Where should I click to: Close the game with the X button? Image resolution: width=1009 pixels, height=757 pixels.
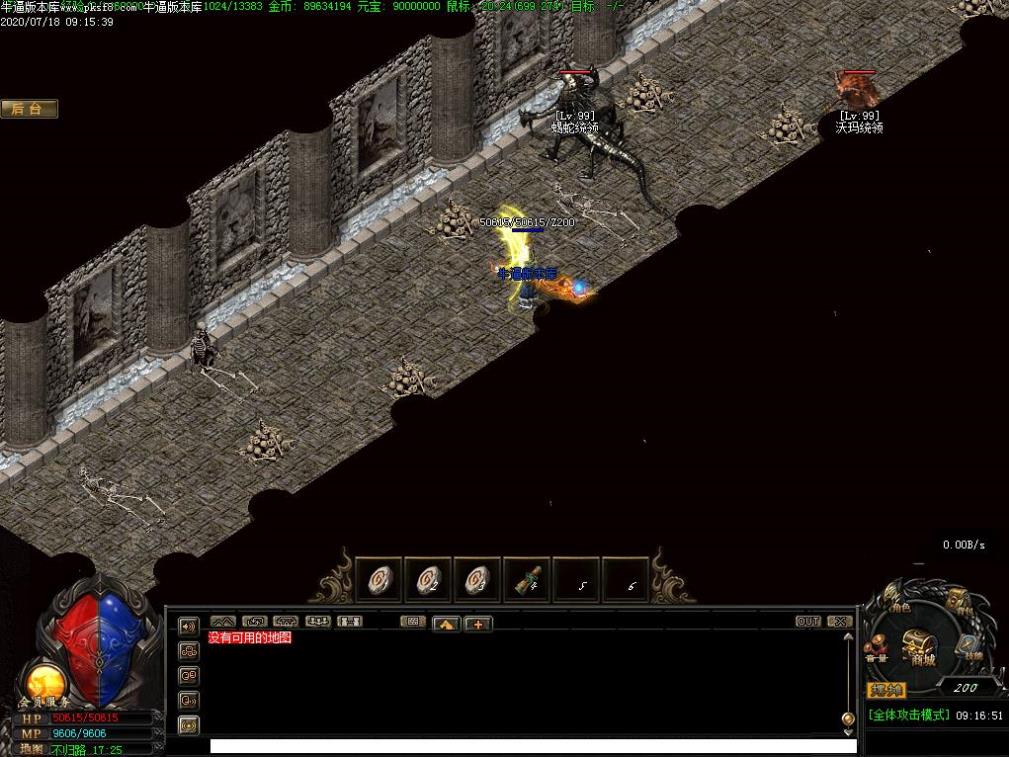click(840, 621)
